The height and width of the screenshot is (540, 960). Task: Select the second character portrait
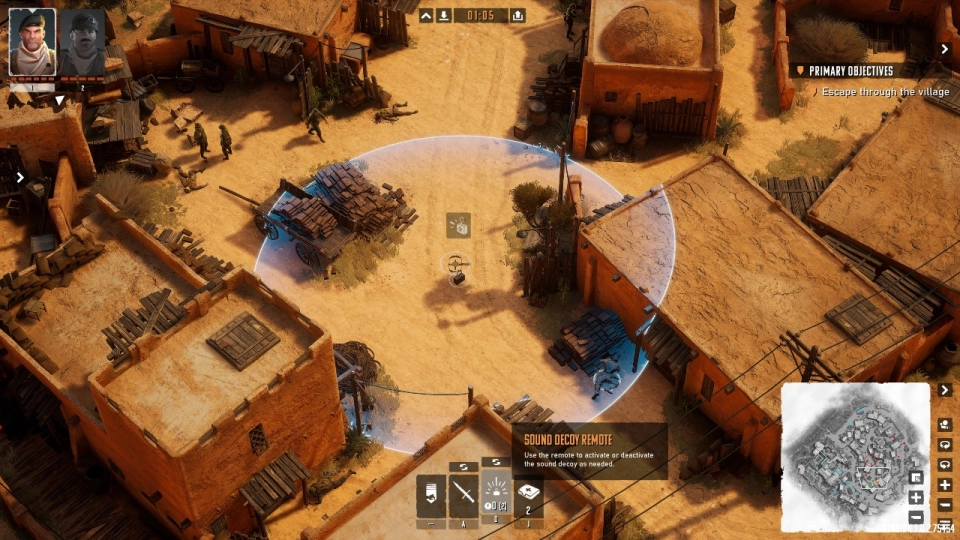tap(82, 42)
